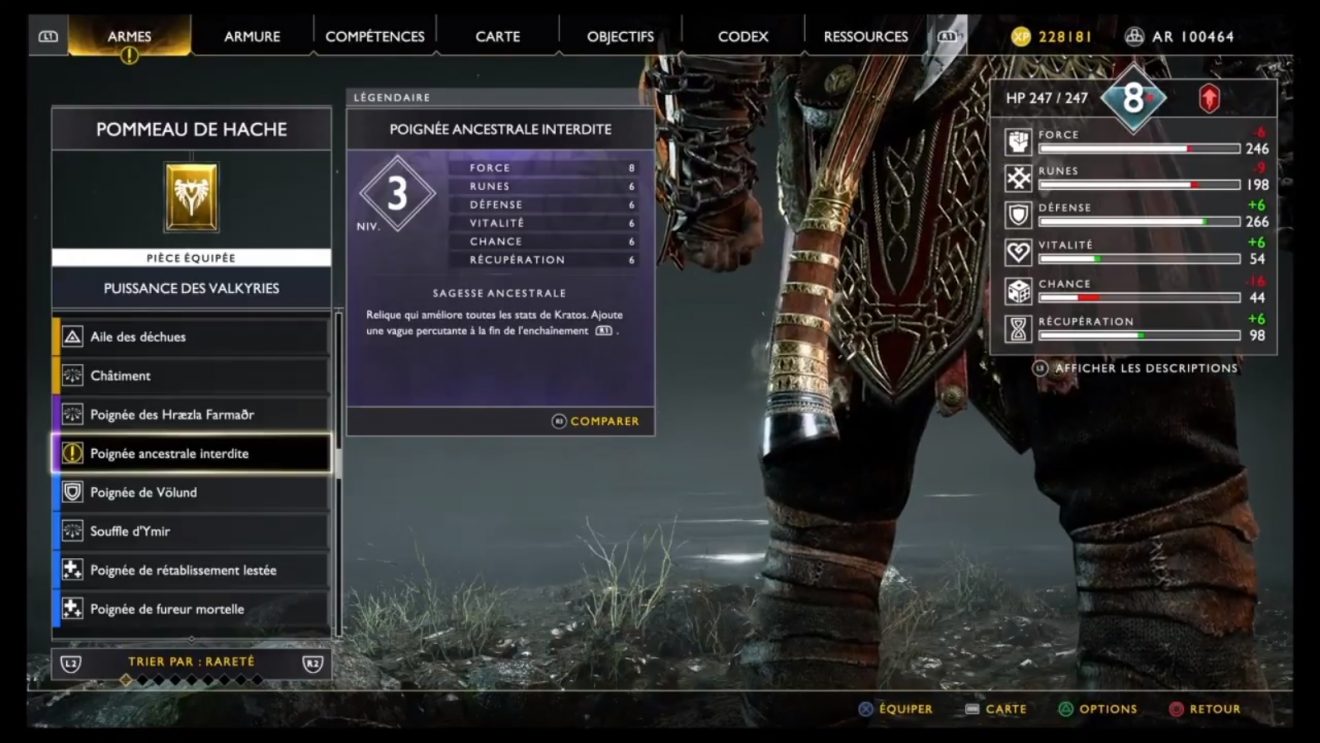Click Poignée ancestrale interdite in the list
This screenshot has width=1320, height=743.
[x=191, y=454]
